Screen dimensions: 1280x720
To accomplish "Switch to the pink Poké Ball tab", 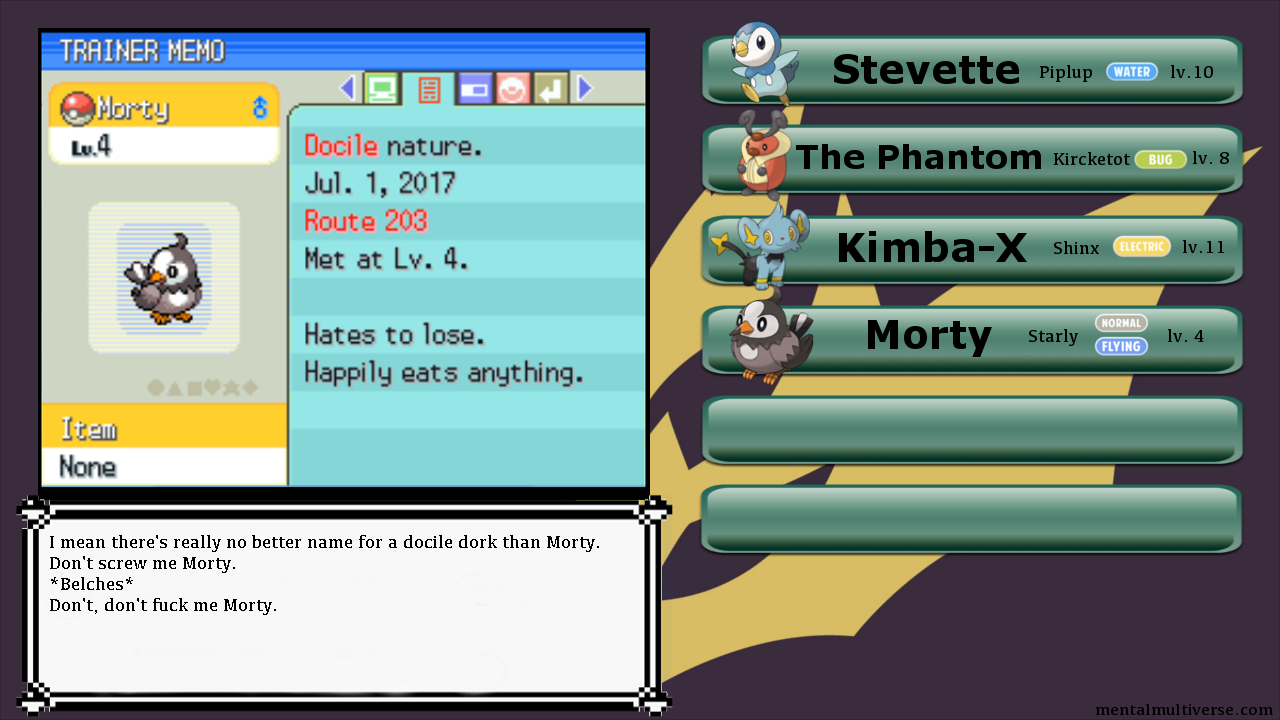I will tap(512, 89).
